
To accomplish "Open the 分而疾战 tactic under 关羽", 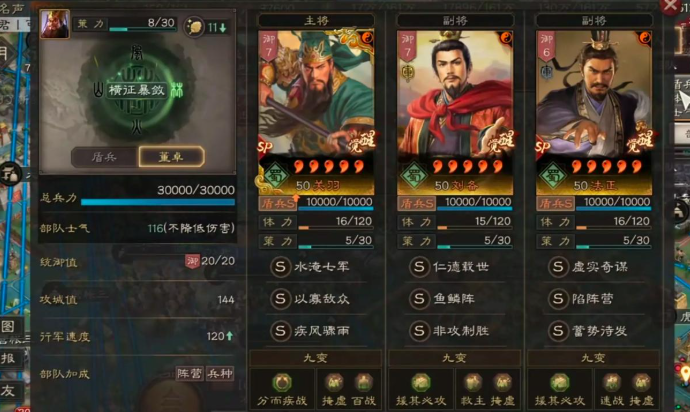I will click(x=282, y=389).
